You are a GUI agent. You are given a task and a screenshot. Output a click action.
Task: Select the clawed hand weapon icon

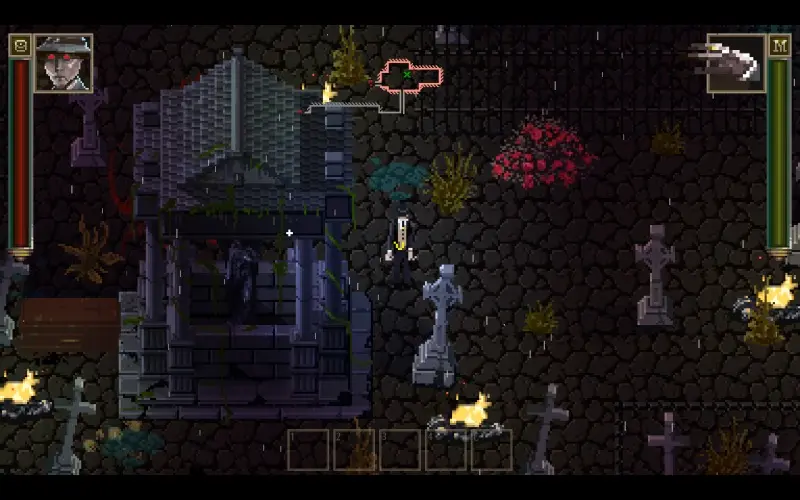tap(735, 62)
